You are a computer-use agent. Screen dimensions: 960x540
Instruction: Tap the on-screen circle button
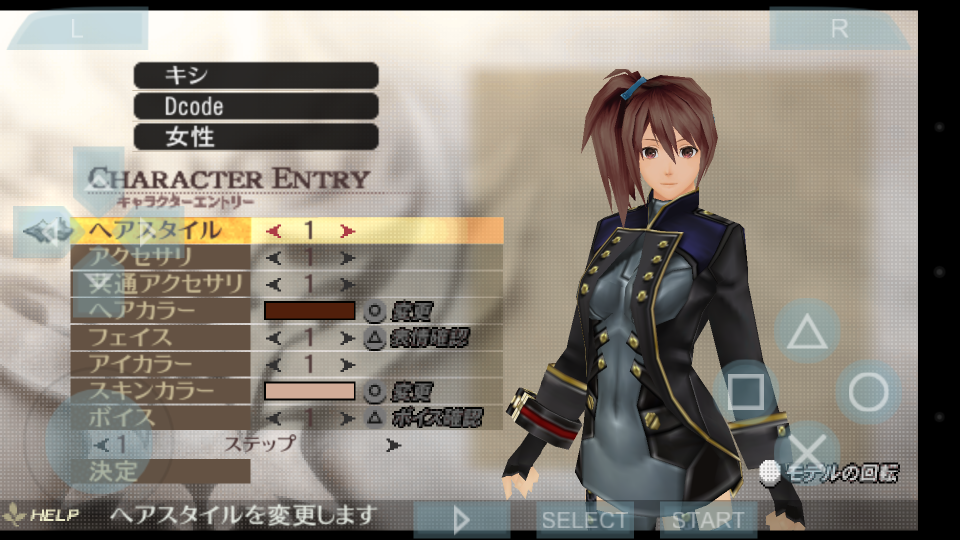pyautogui.click(x=868, y=392)
